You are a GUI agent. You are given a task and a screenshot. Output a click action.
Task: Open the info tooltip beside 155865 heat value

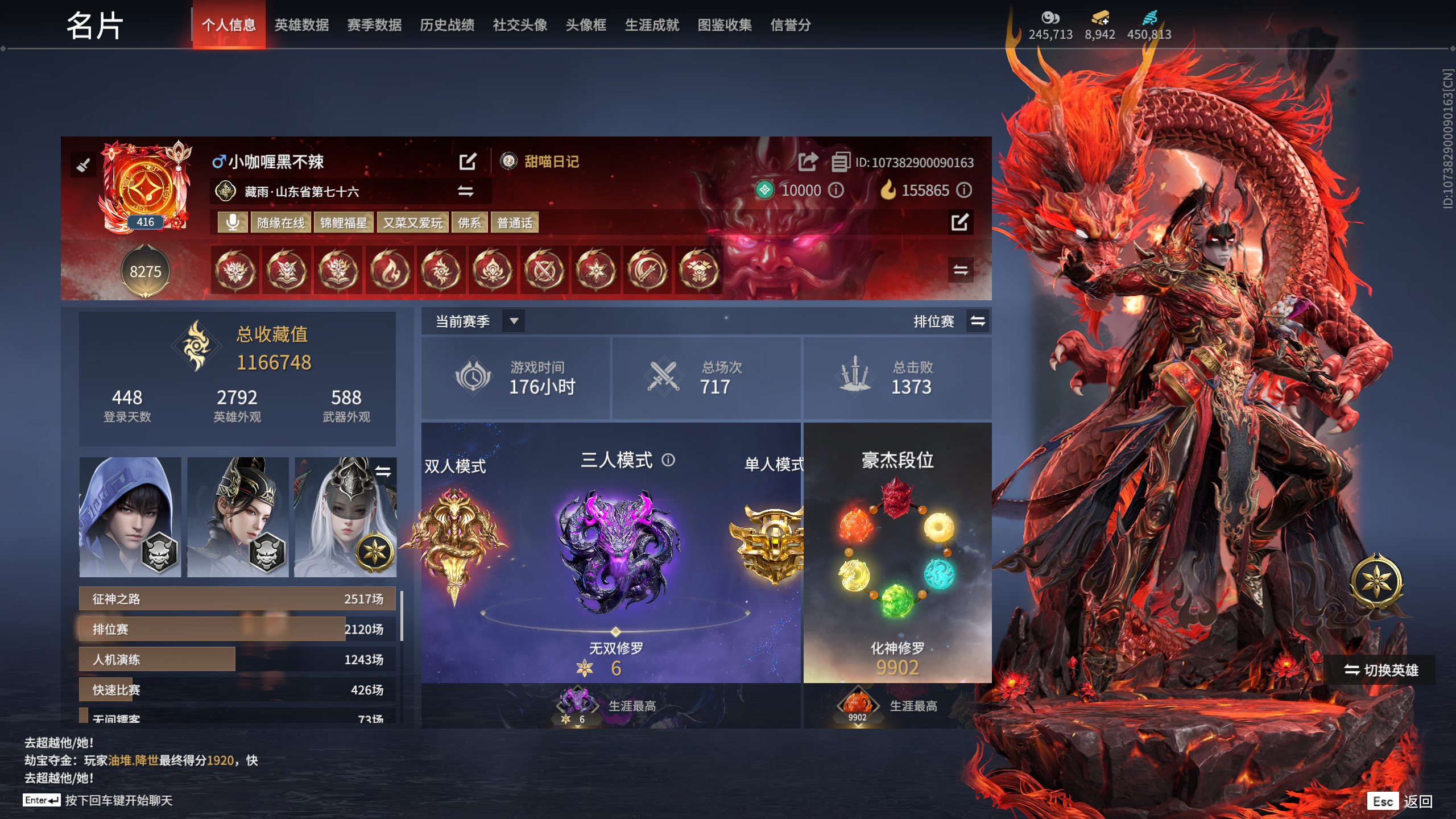coord(963,191)
